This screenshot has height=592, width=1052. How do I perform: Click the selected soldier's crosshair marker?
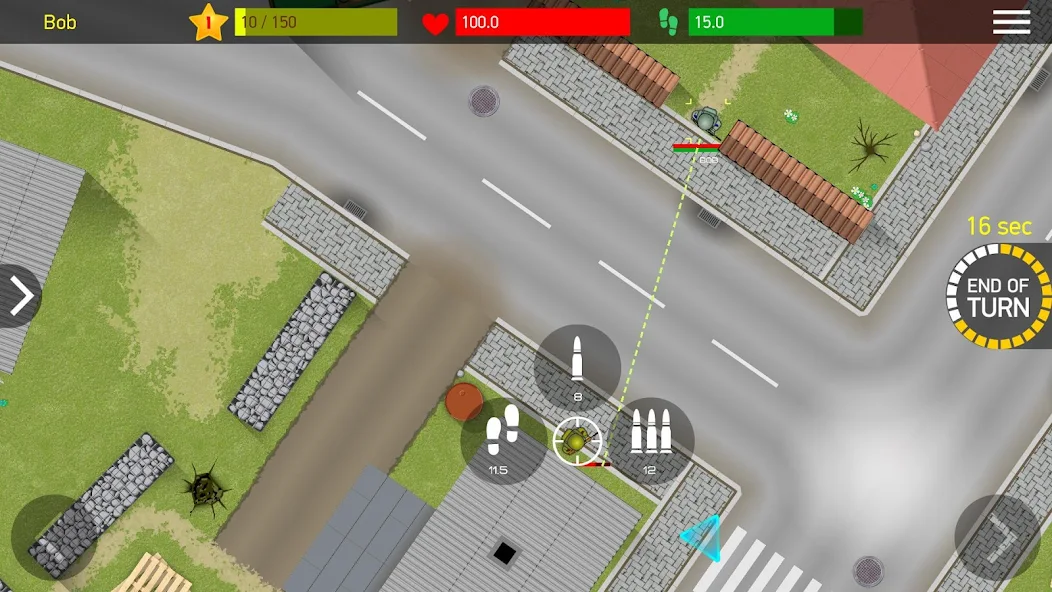tap(577, 441)
